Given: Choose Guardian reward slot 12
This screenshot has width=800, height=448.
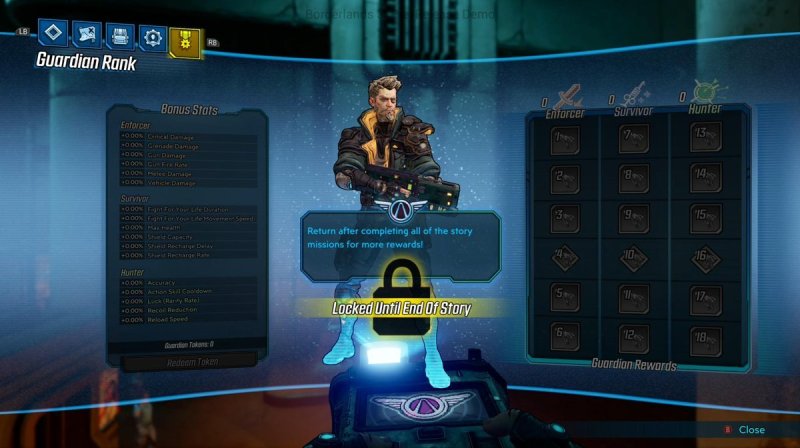Looking at the screenshot, I should click(x=633, y=336).
